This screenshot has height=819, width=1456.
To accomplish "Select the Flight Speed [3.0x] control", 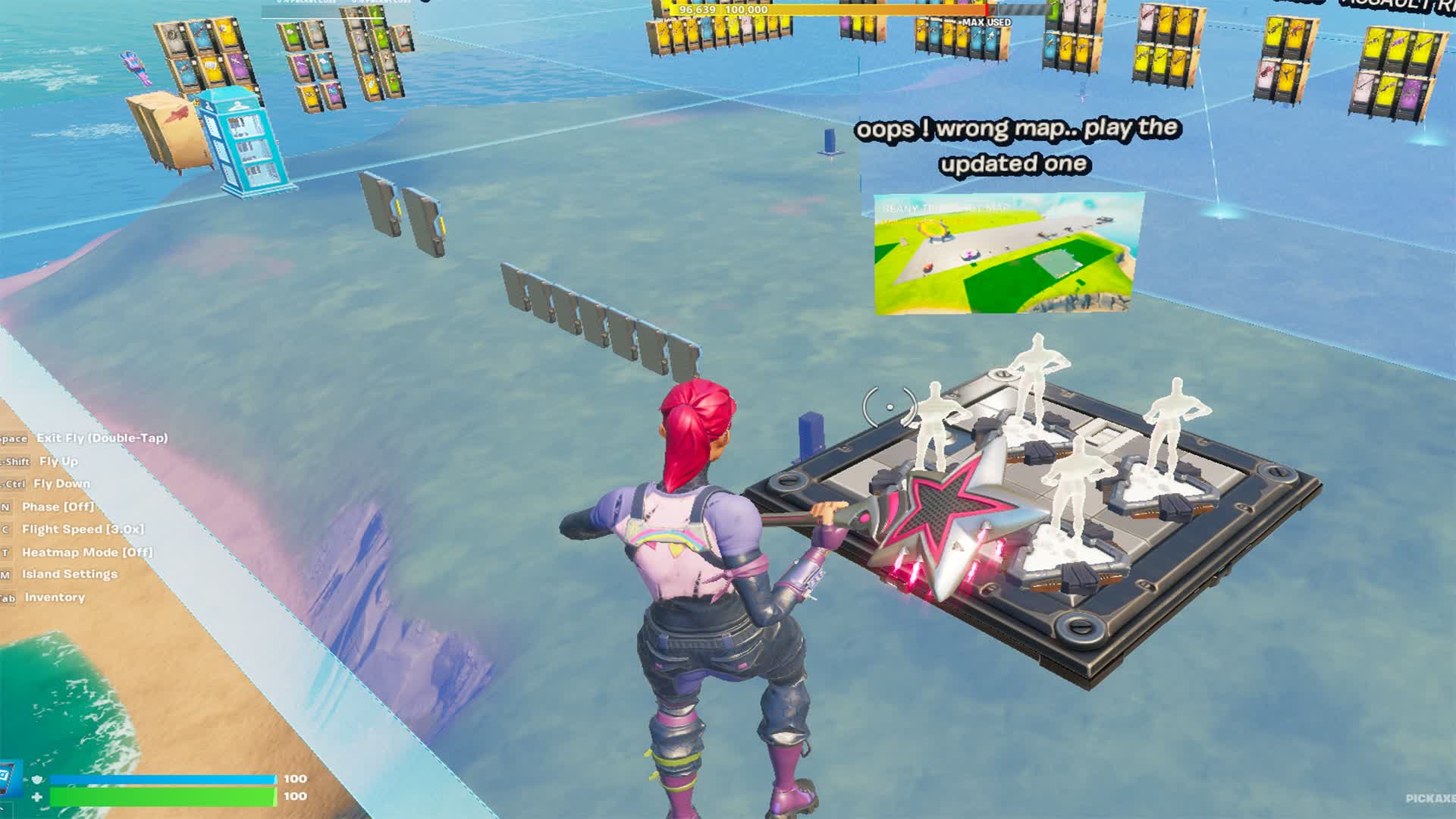I will click(83, 529).
